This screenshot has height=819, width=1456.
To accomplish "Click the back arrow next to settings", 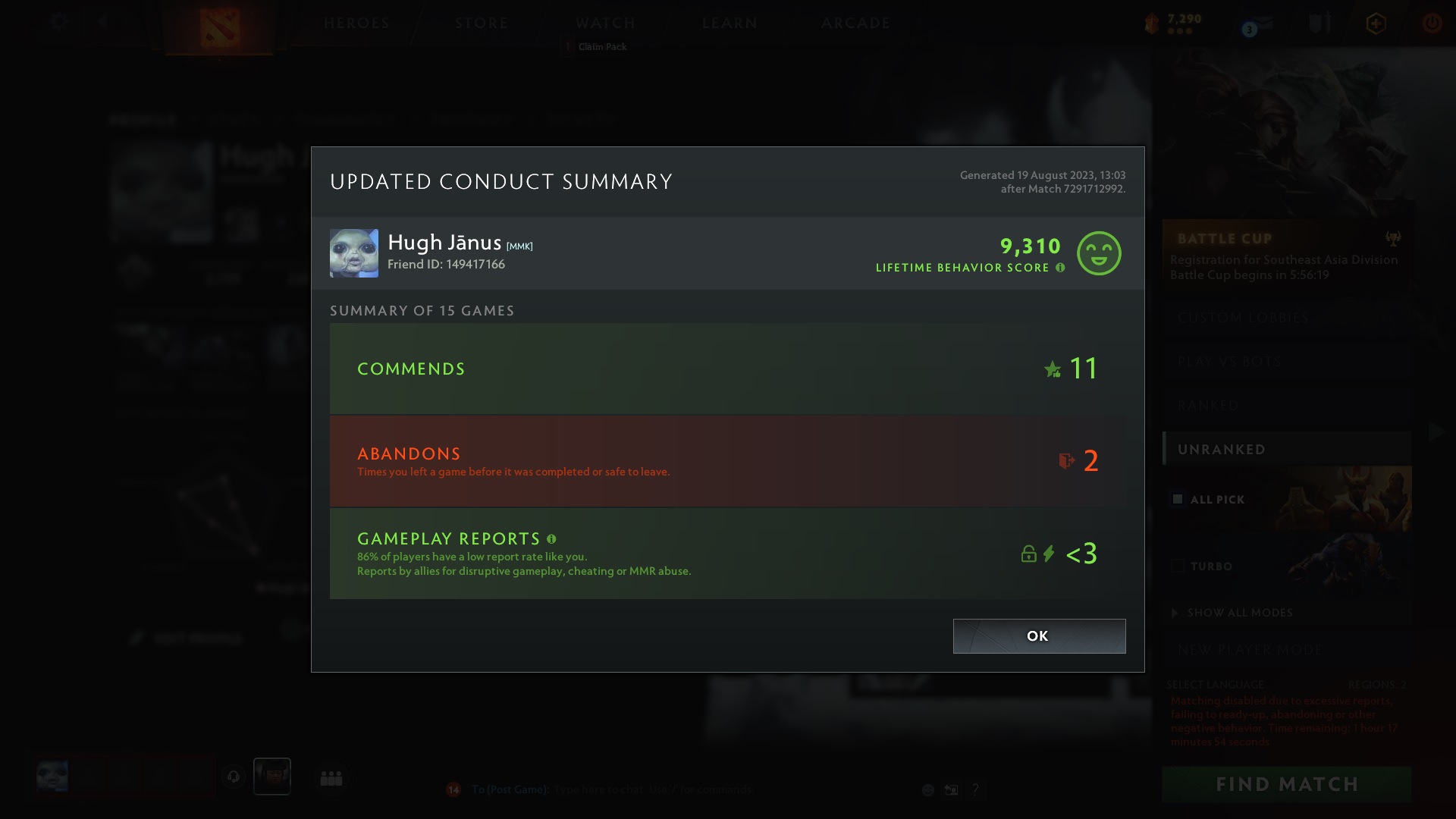I will click(x=104, y=22).
